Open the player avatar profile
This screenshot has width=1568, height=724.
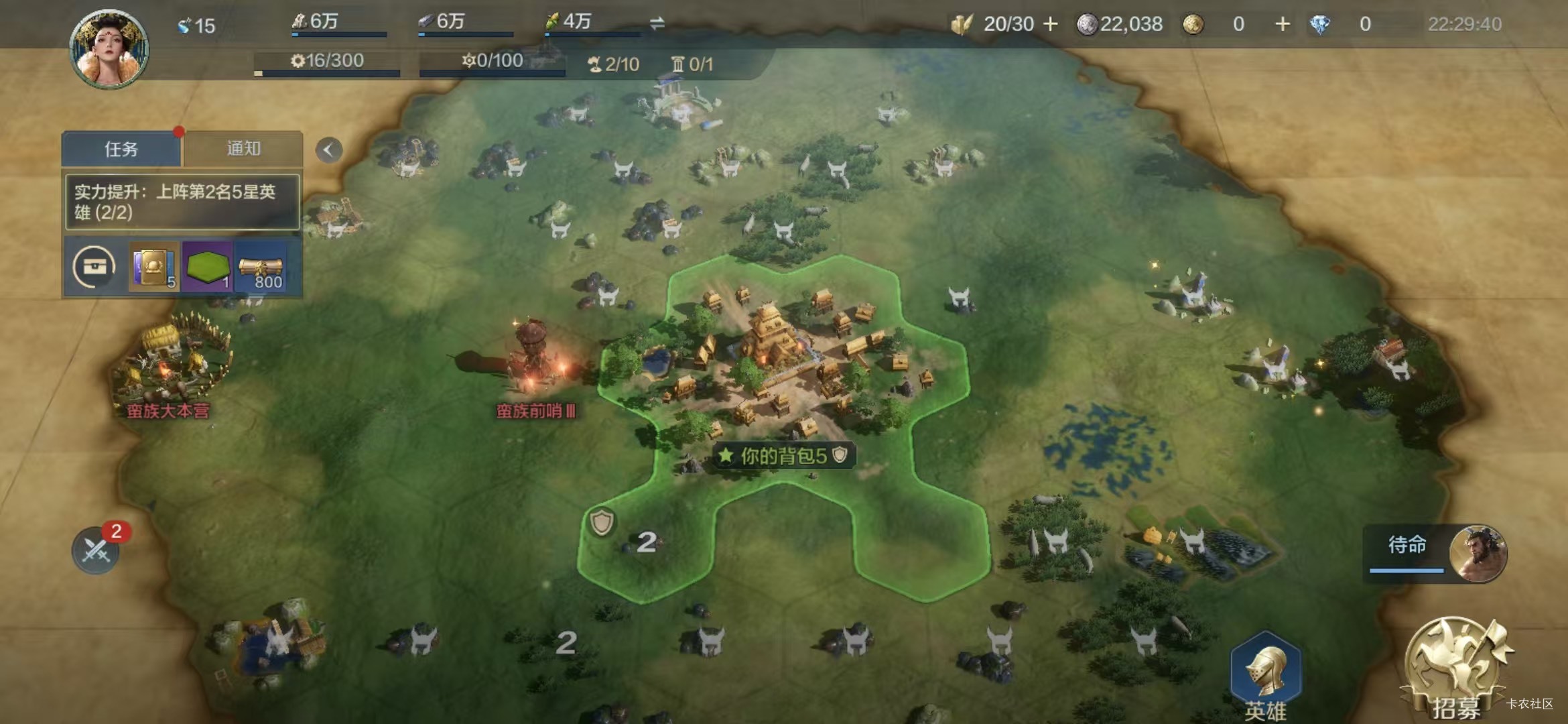click(x=109, y=49)
